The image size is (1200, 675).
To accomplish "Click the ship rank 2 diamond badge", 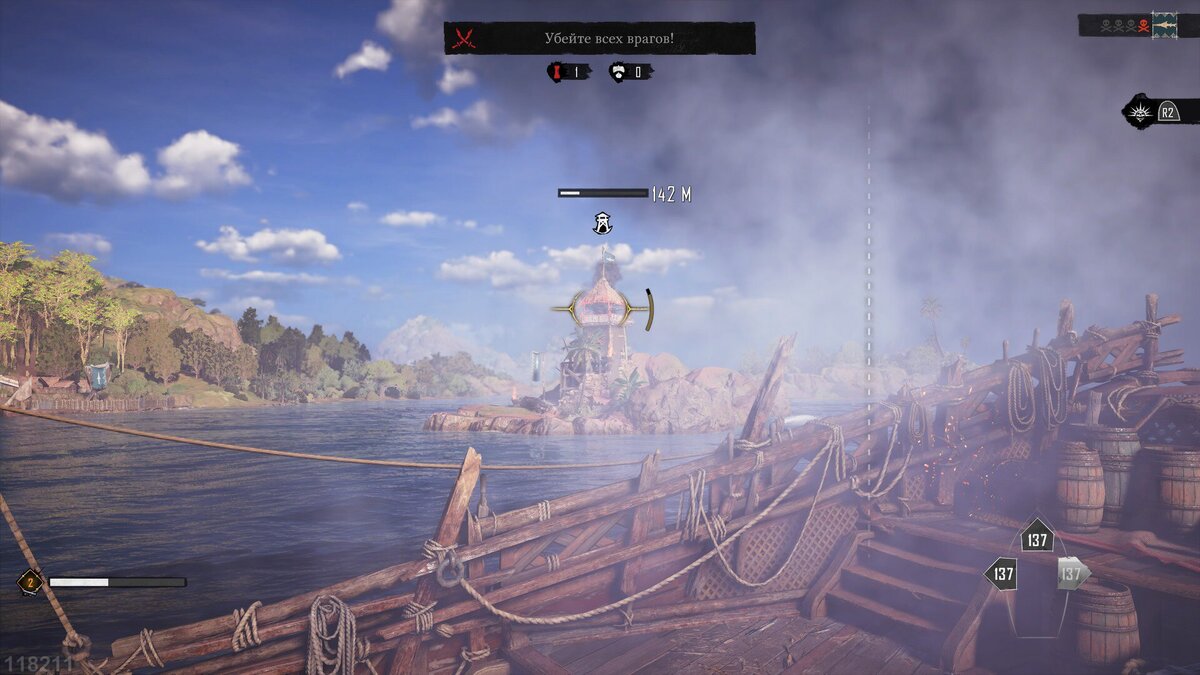I will (29, 582).
